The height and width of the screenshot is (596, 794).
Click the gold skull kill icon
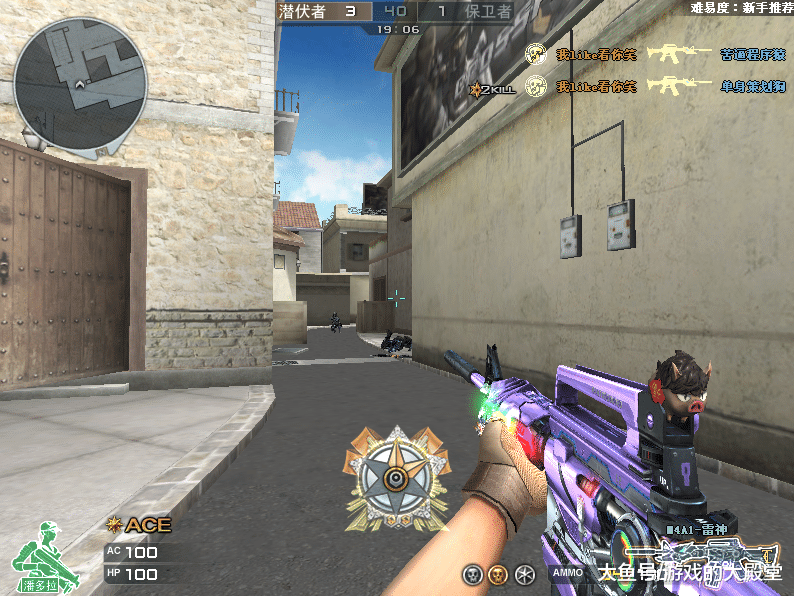point(496,574)
